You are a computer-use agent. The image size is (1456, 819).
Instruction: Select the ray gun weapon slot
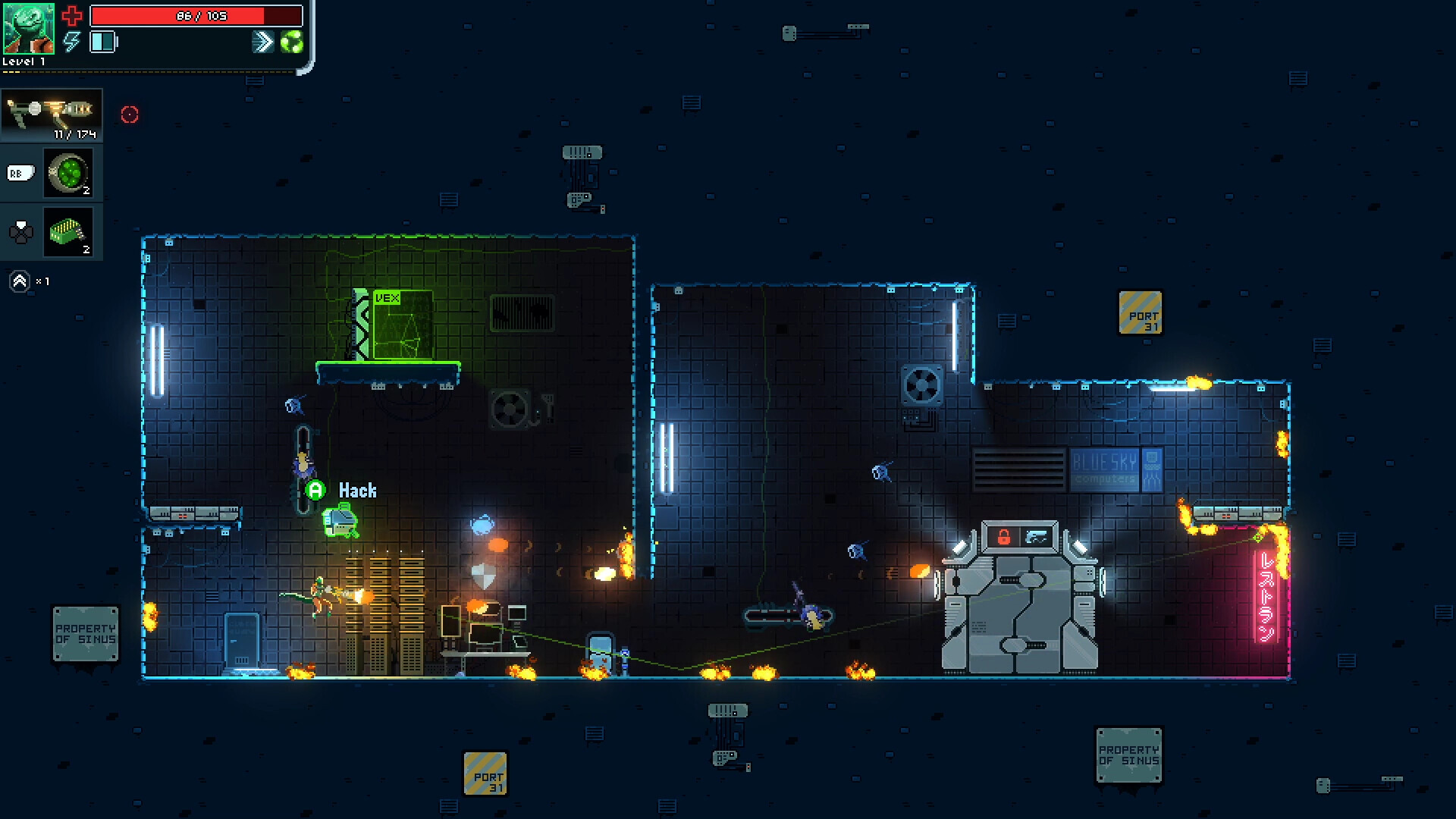click(x=52, y=115)
